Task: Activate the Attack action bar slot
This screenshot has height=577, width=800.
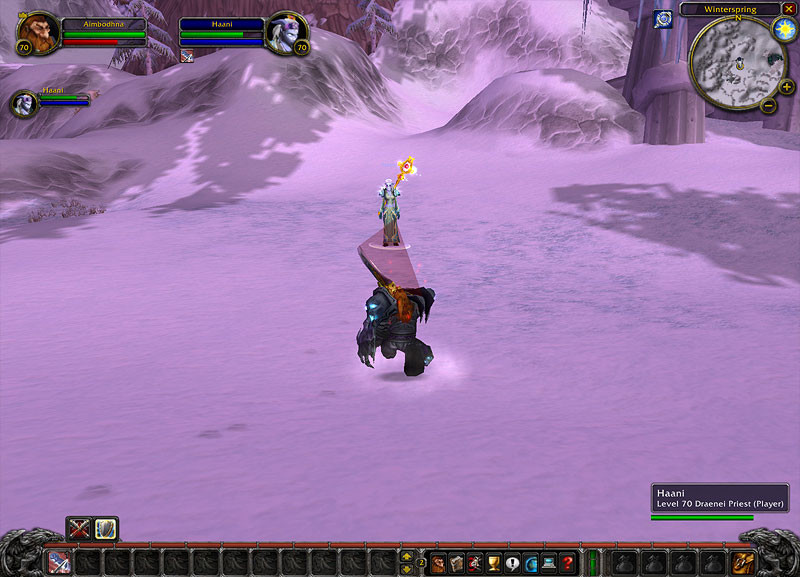Action: [59, 562]
